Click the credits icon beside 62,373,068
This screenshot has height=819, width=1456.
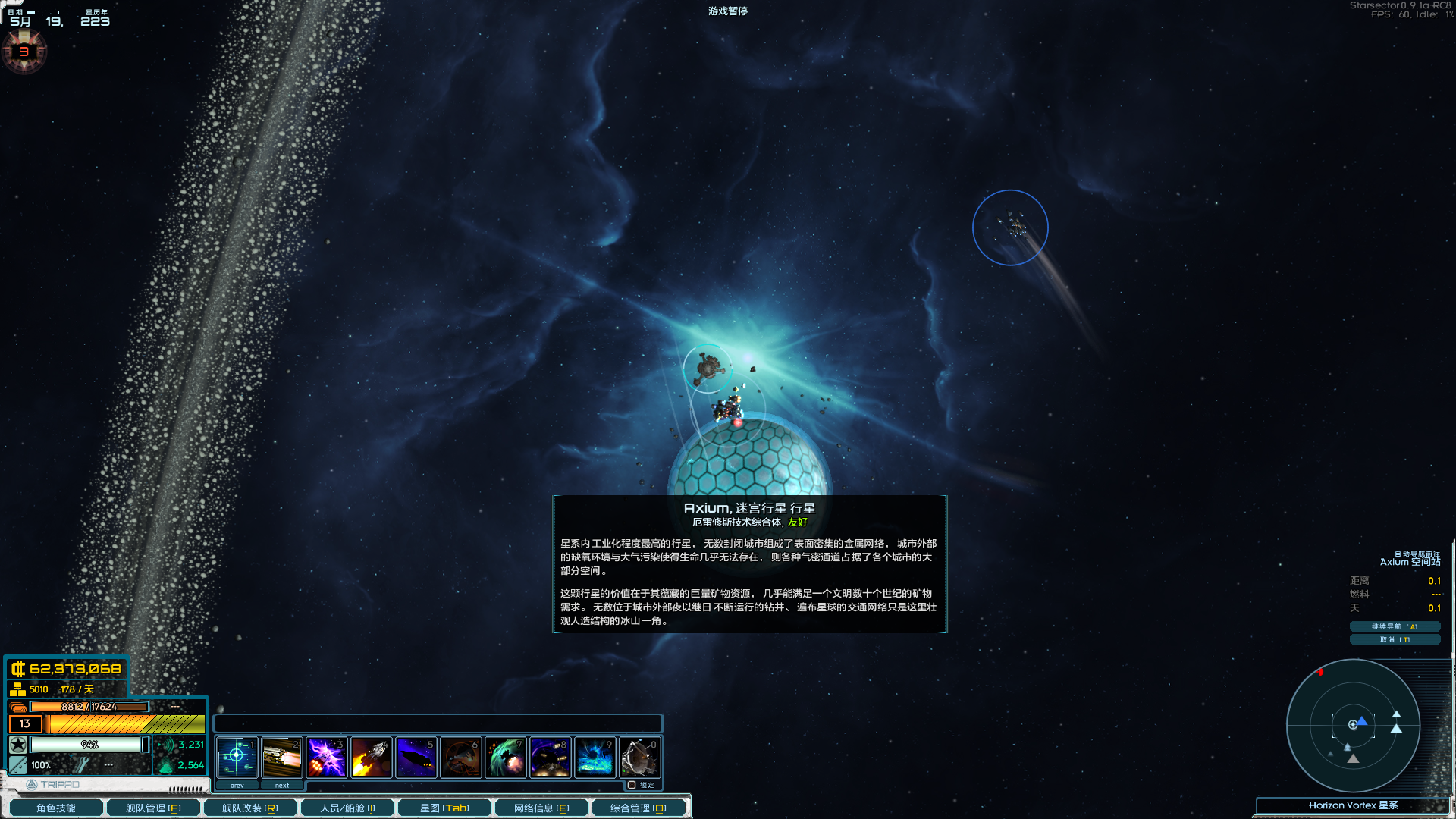click(17, 670)
